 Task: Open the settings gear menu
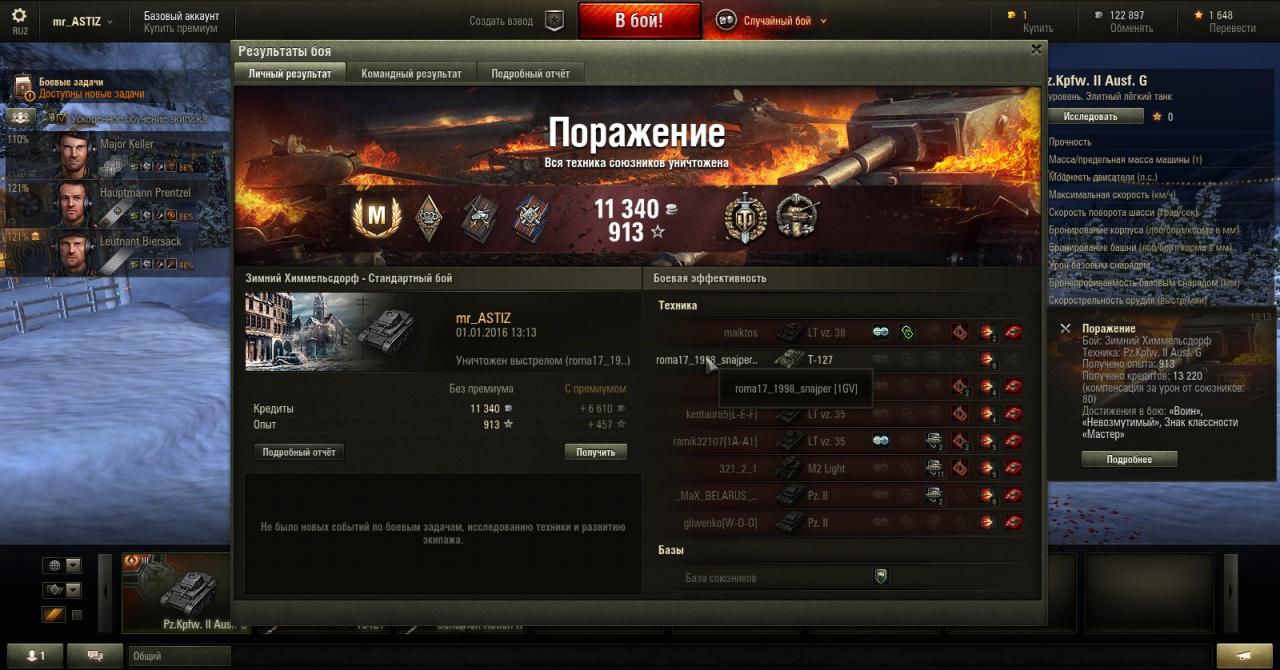(x=19, y=16)
